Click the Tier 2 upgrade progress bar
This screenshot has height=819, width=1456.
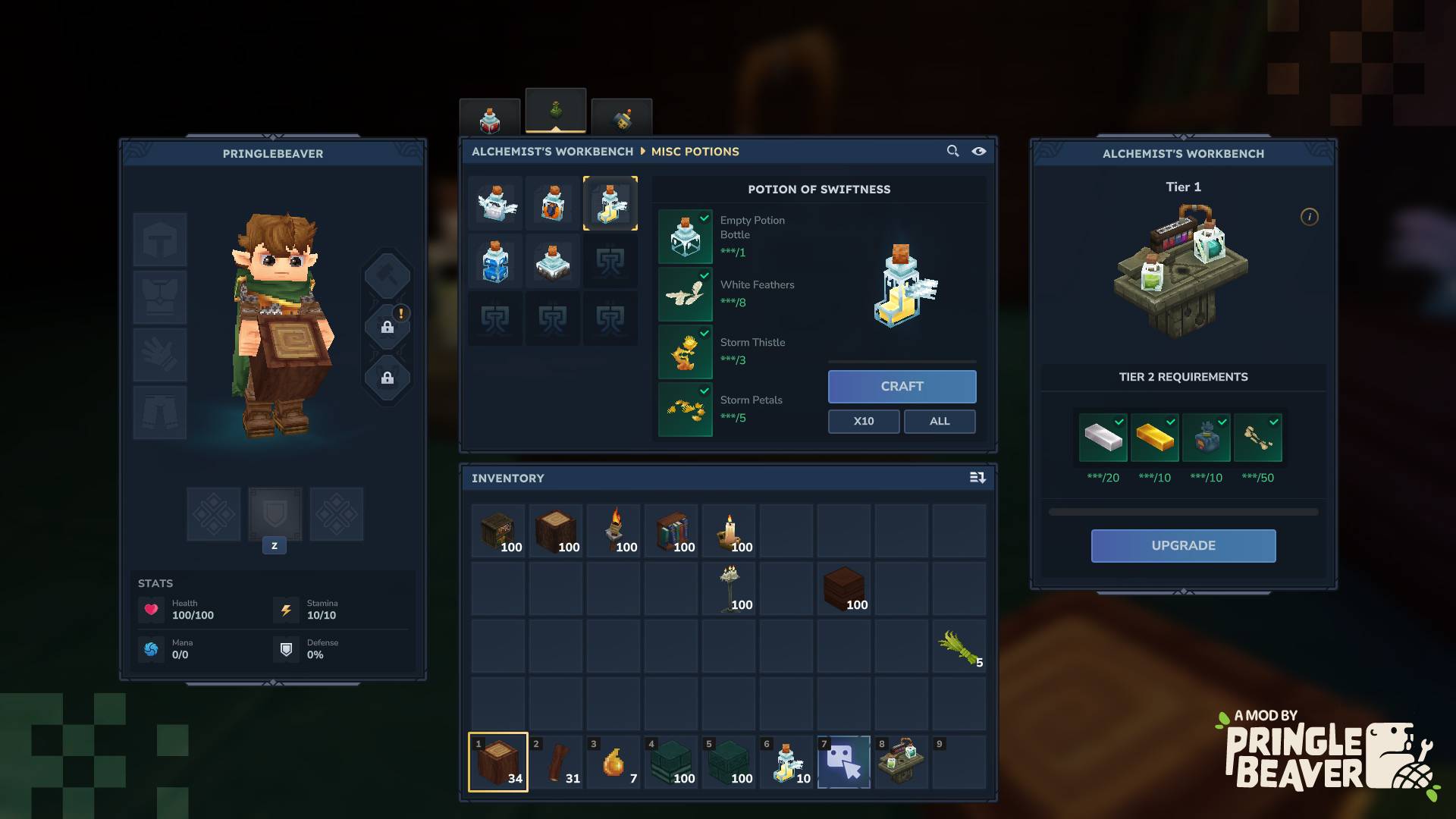1183,511
